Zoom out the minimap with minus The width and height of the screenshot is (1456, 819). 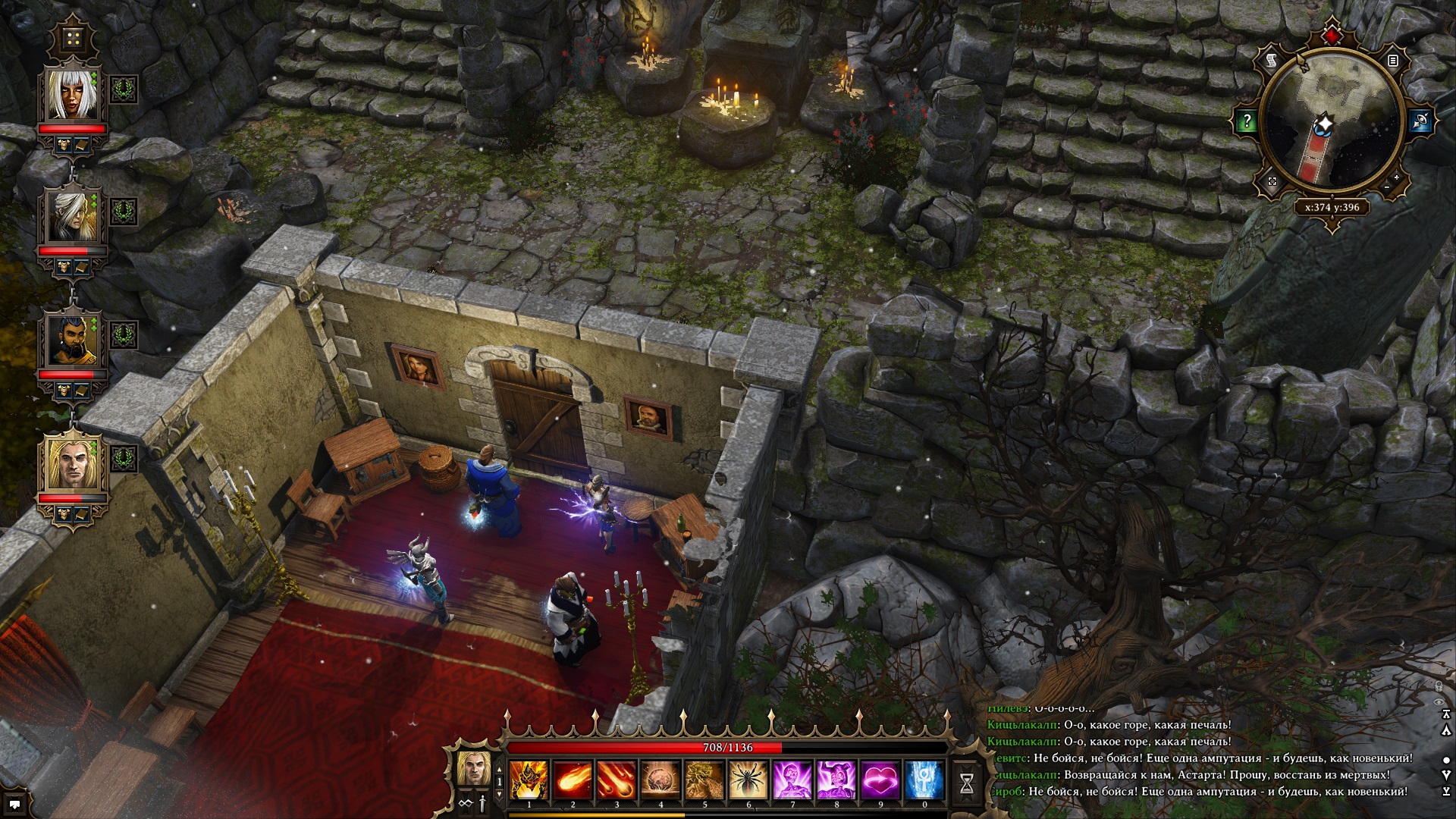(1386, 187)
